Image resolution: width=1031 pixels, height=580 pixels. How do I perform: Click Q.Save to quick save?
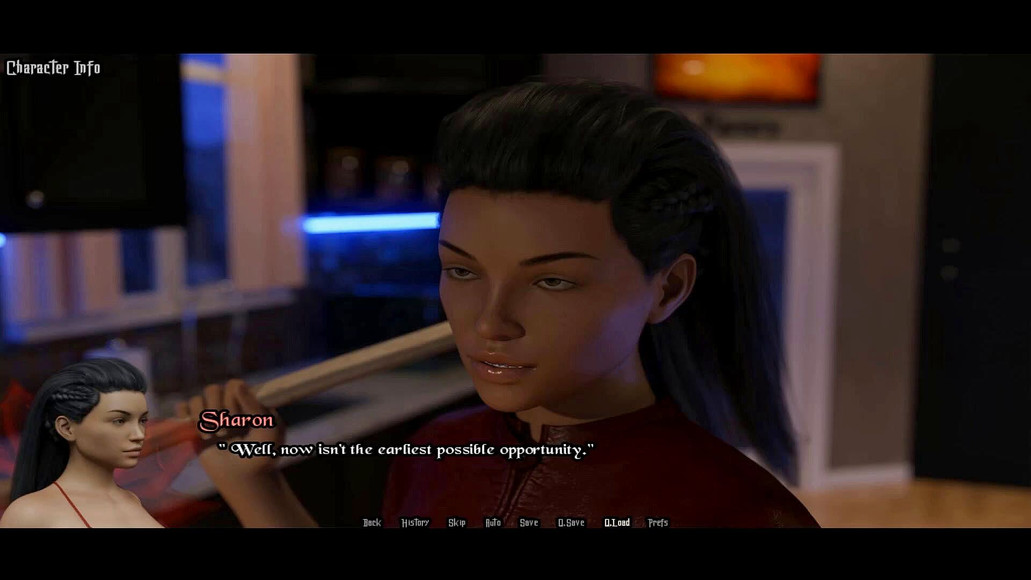click(571, 523)
